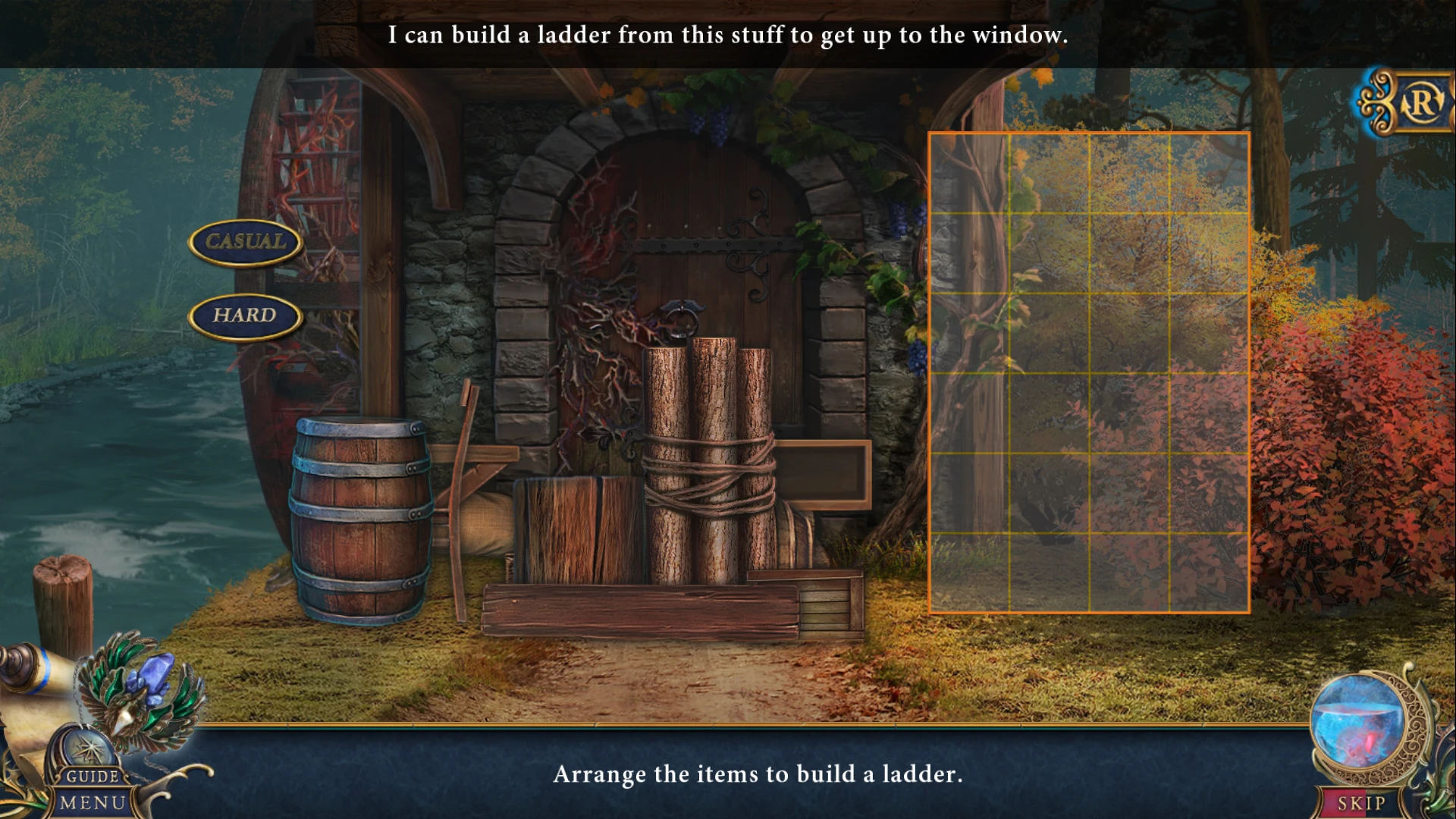Pick the bundle of roped logs
This screenshot has height=819, width=1456.
(x=709, y=463)
